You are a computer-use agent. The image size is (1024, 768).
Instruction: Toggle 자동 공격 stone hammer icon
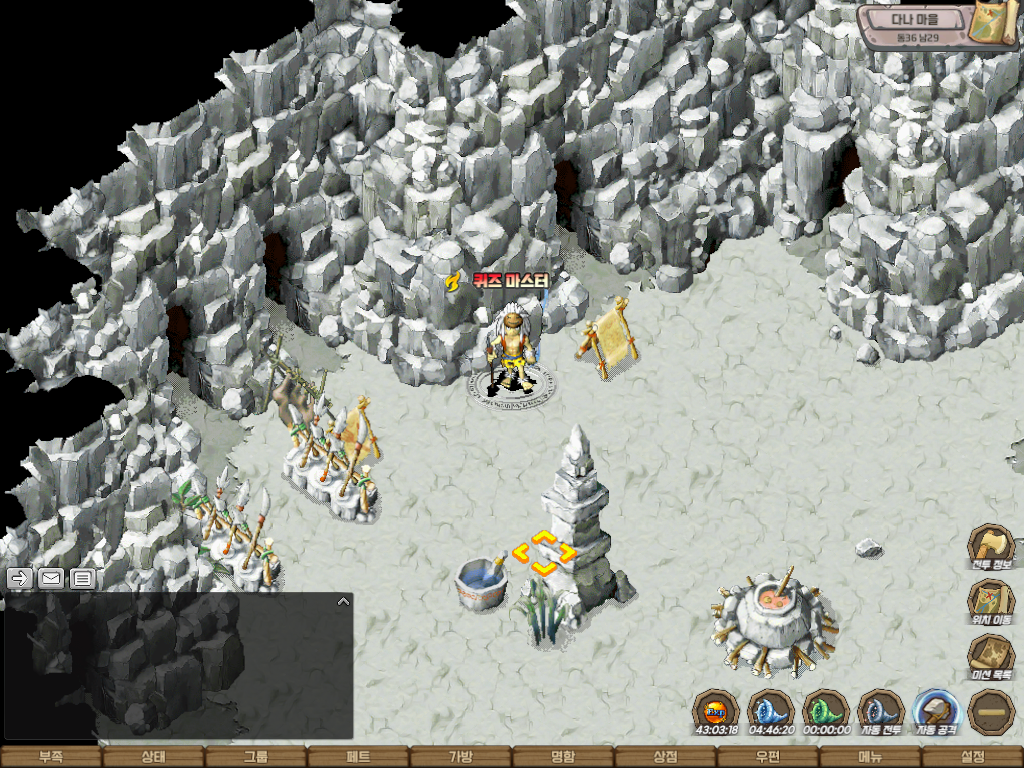(937, 712)
